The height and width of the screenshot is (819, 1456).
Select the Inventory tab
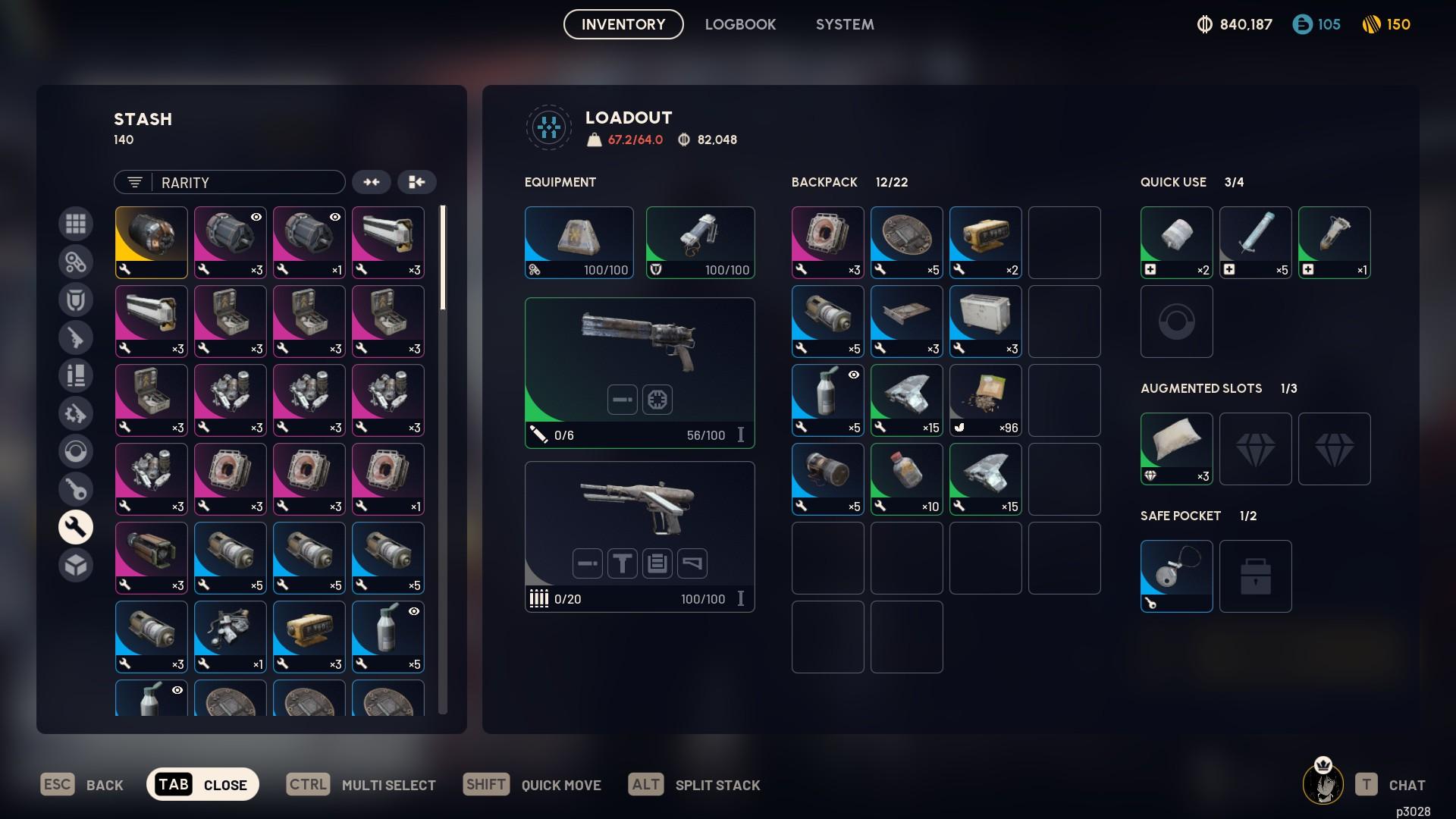(x=623, y=24)
